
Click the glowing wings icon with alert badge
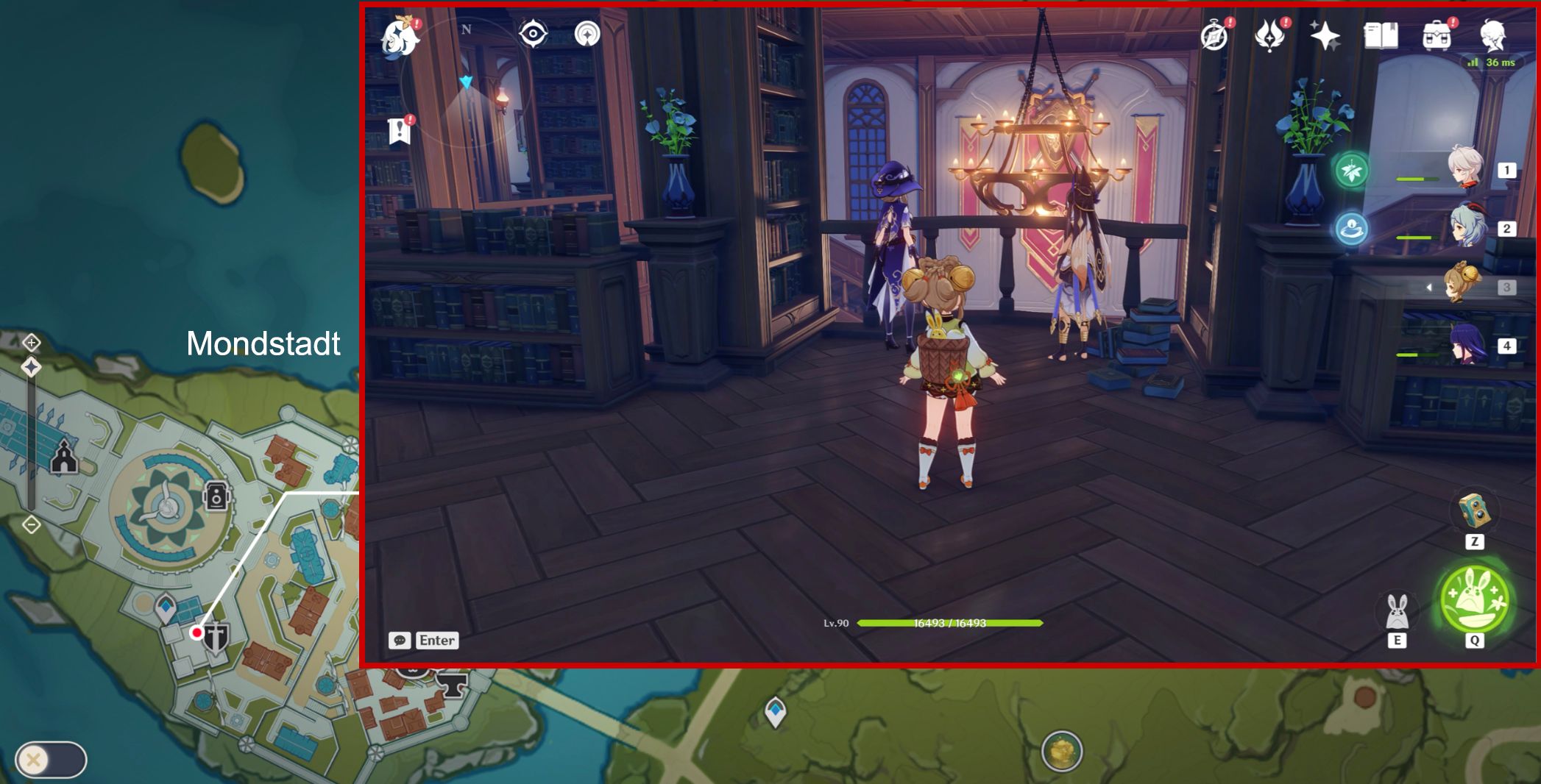pos(1272,32)
